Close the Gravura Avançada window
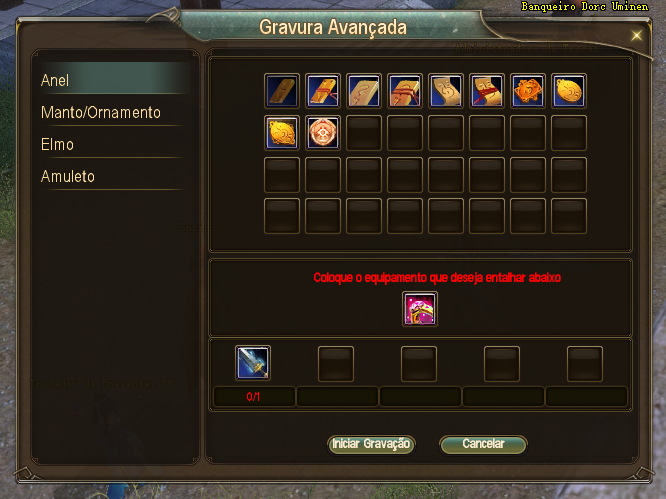Viewport: 666px width, 499px height. (637, 35)
